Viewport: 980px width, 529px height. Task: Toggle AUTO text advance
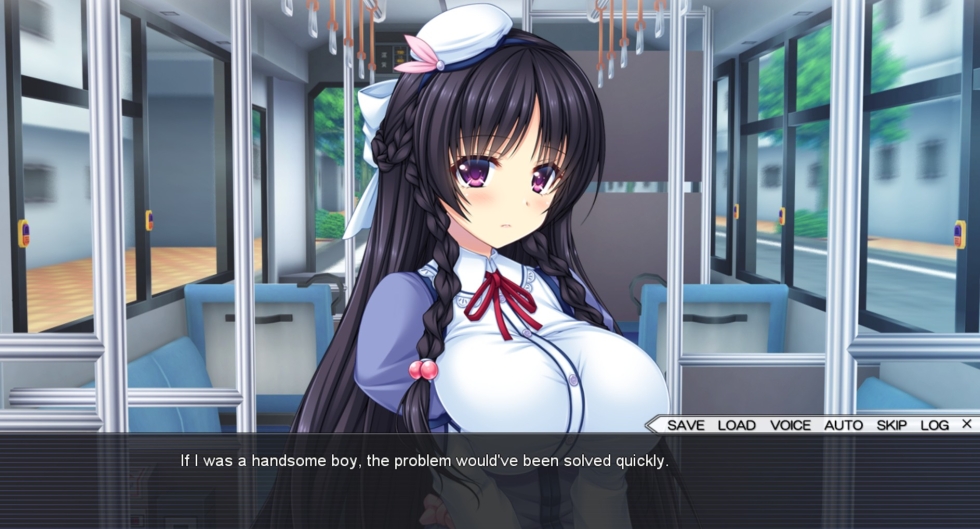[843, 425]
